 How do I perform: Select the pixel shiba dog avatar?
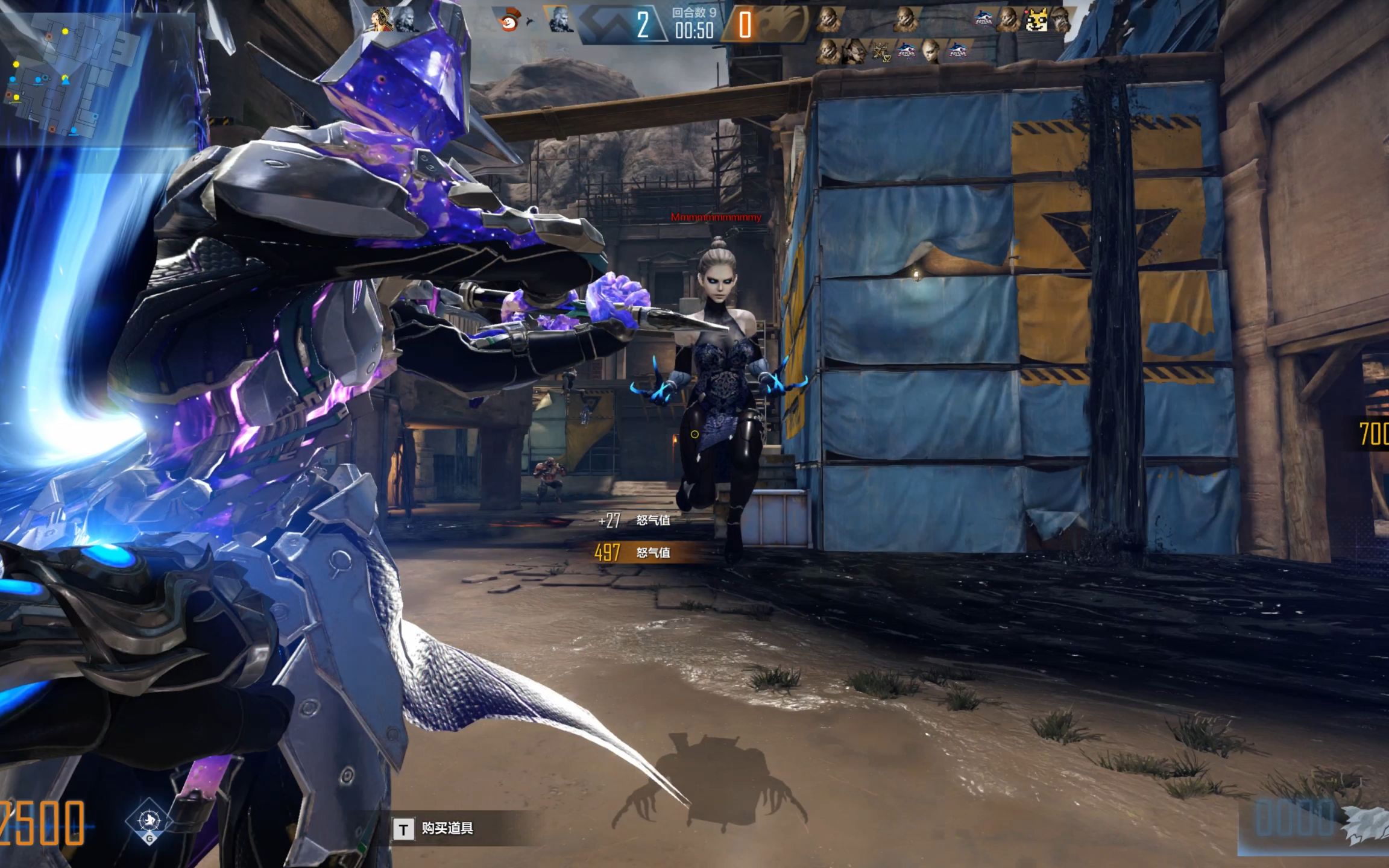1038,21
